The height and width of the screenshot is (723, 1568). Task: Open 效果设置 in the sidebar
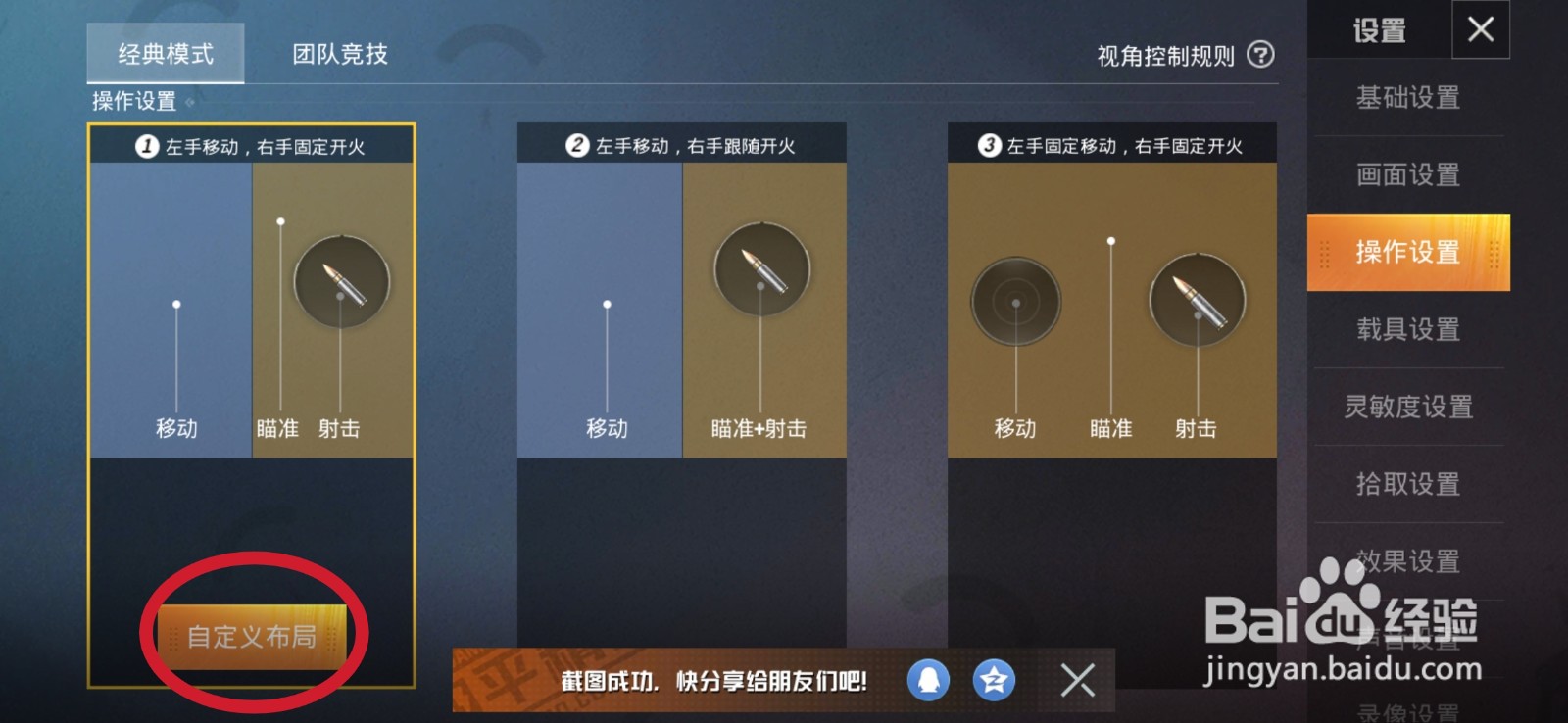point(1408,560)
